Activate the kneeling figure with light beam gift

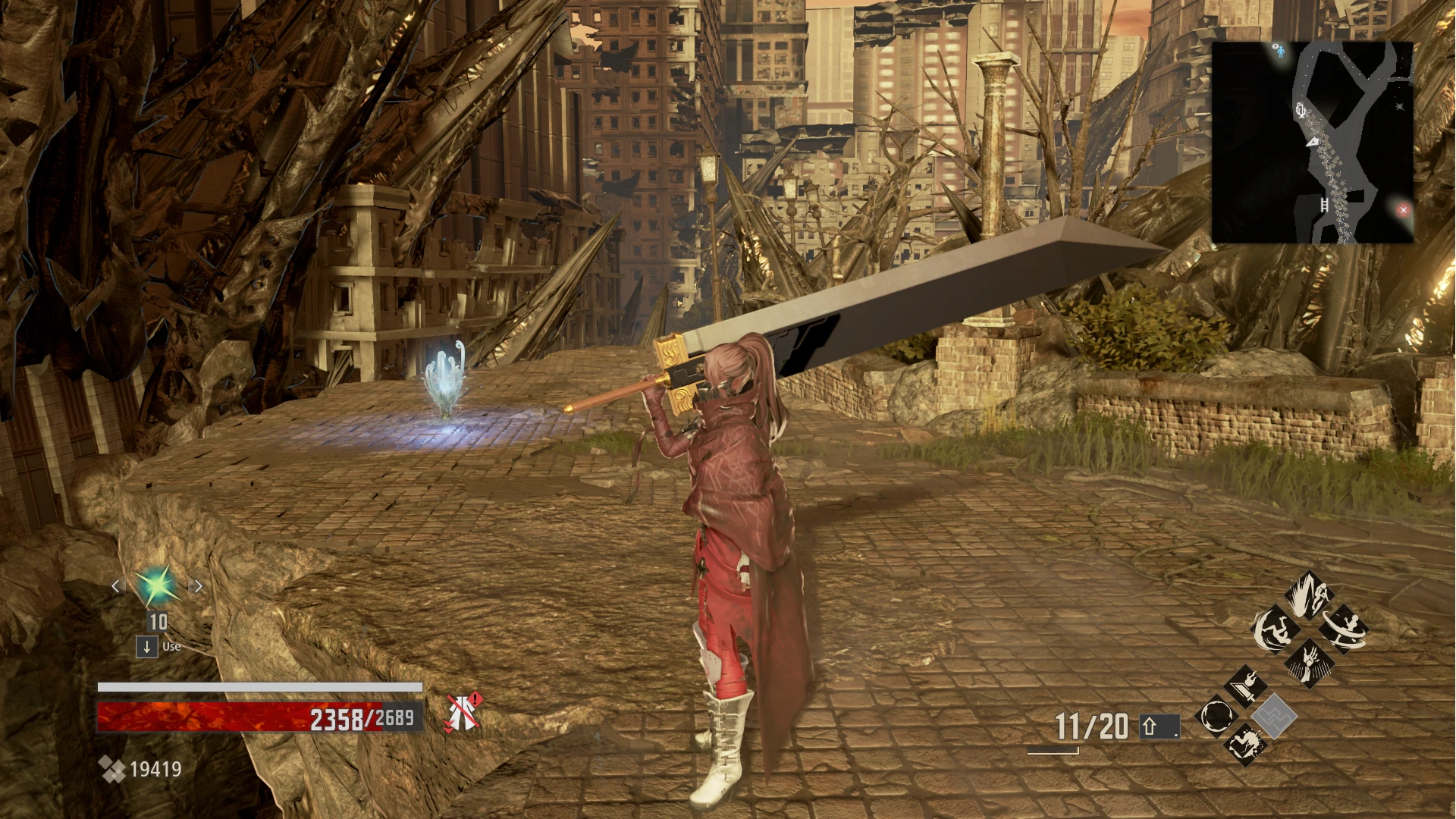click(x=1310, y=596)
